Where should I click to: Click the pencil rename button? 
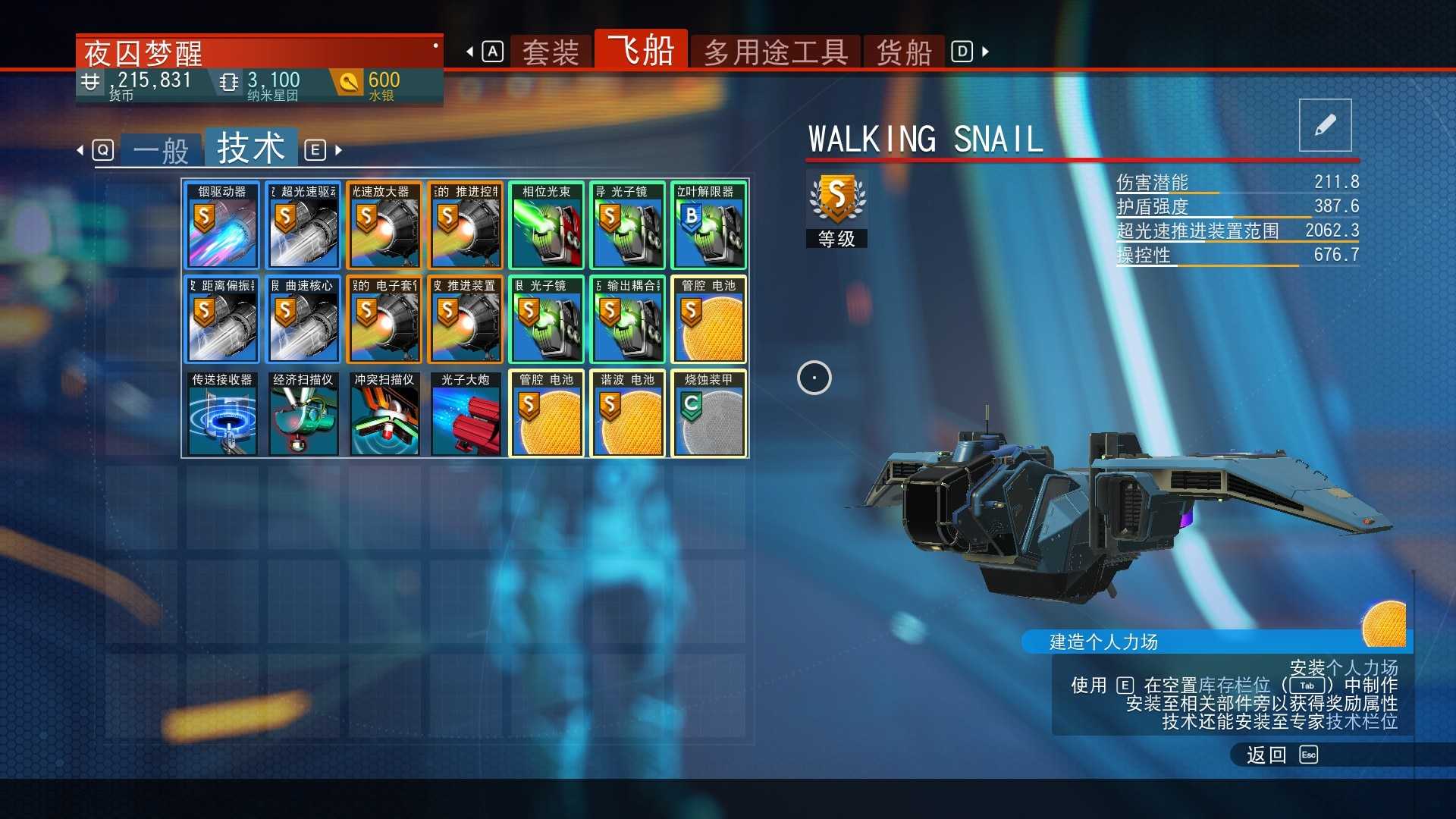[1325, 125]
